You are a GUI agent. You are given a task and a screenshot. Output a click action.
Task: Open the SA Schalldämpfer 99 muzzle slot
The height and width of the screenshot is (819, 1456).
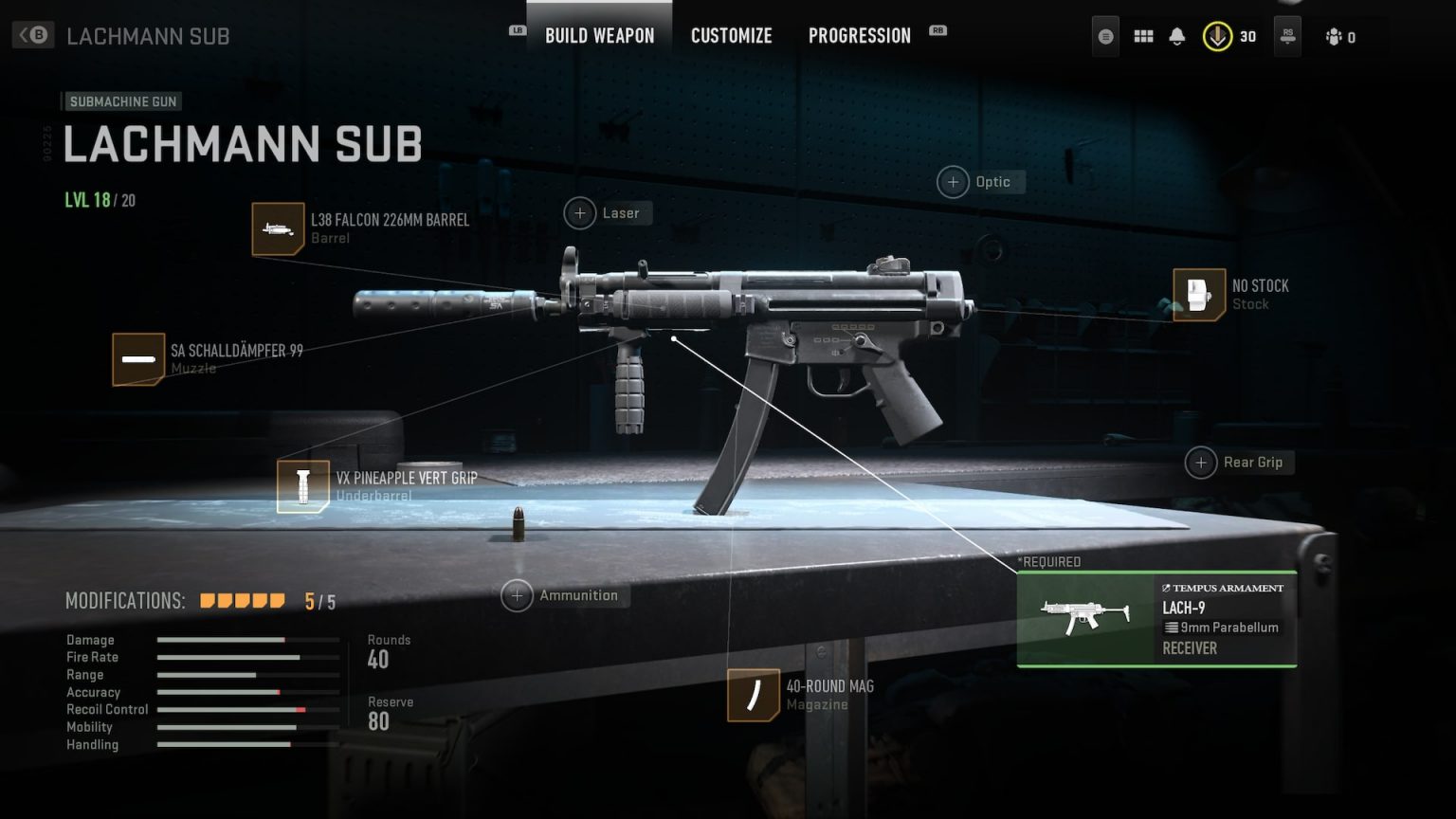coord(138,359)
